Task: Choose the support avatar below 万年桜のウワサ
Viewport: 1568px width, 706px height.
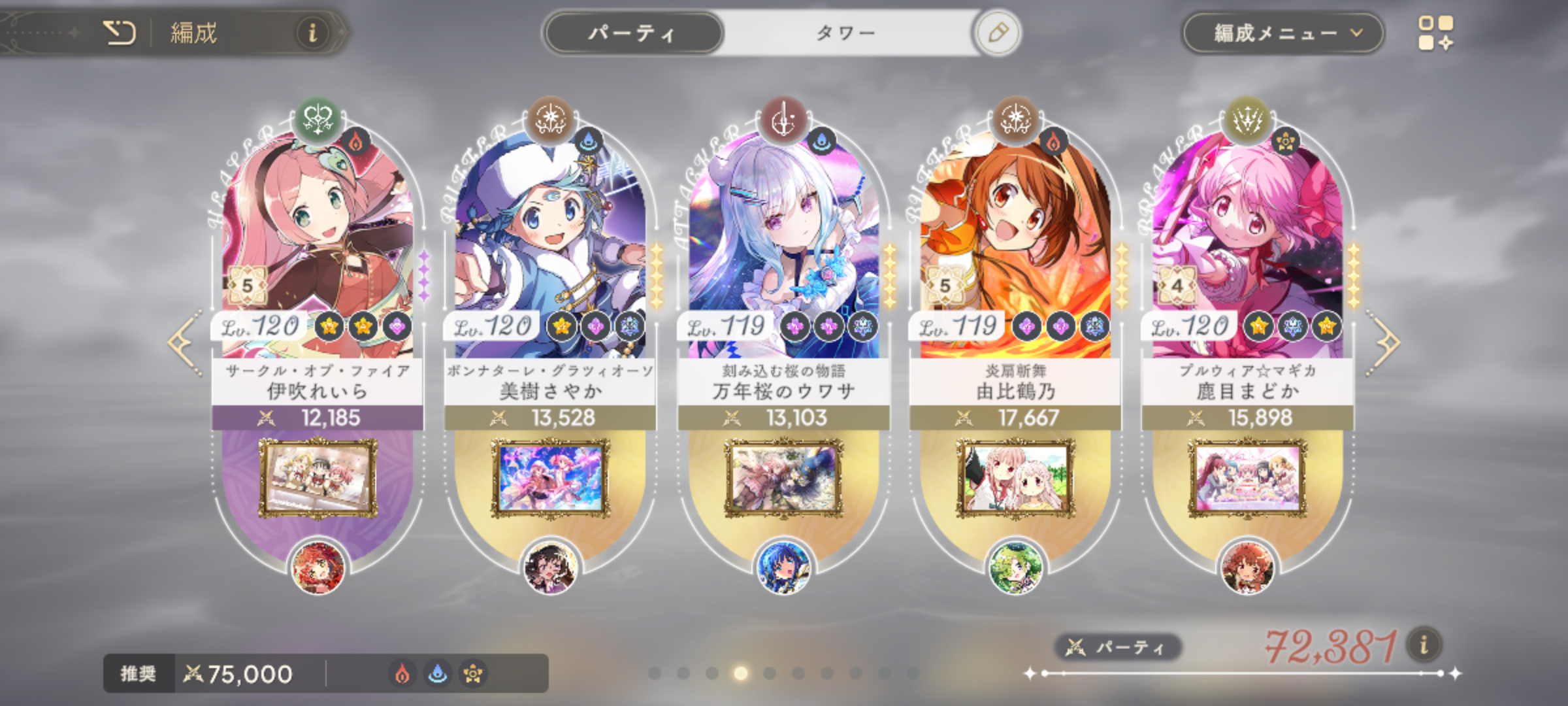Action: tap(783, 567)
